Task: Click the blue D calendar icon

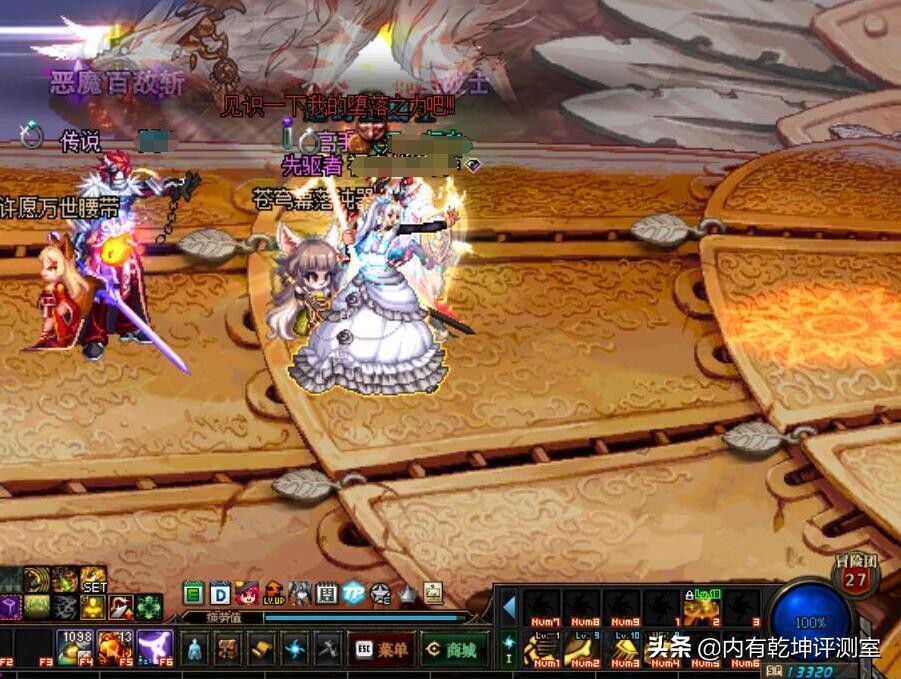Action: [220, 593]
